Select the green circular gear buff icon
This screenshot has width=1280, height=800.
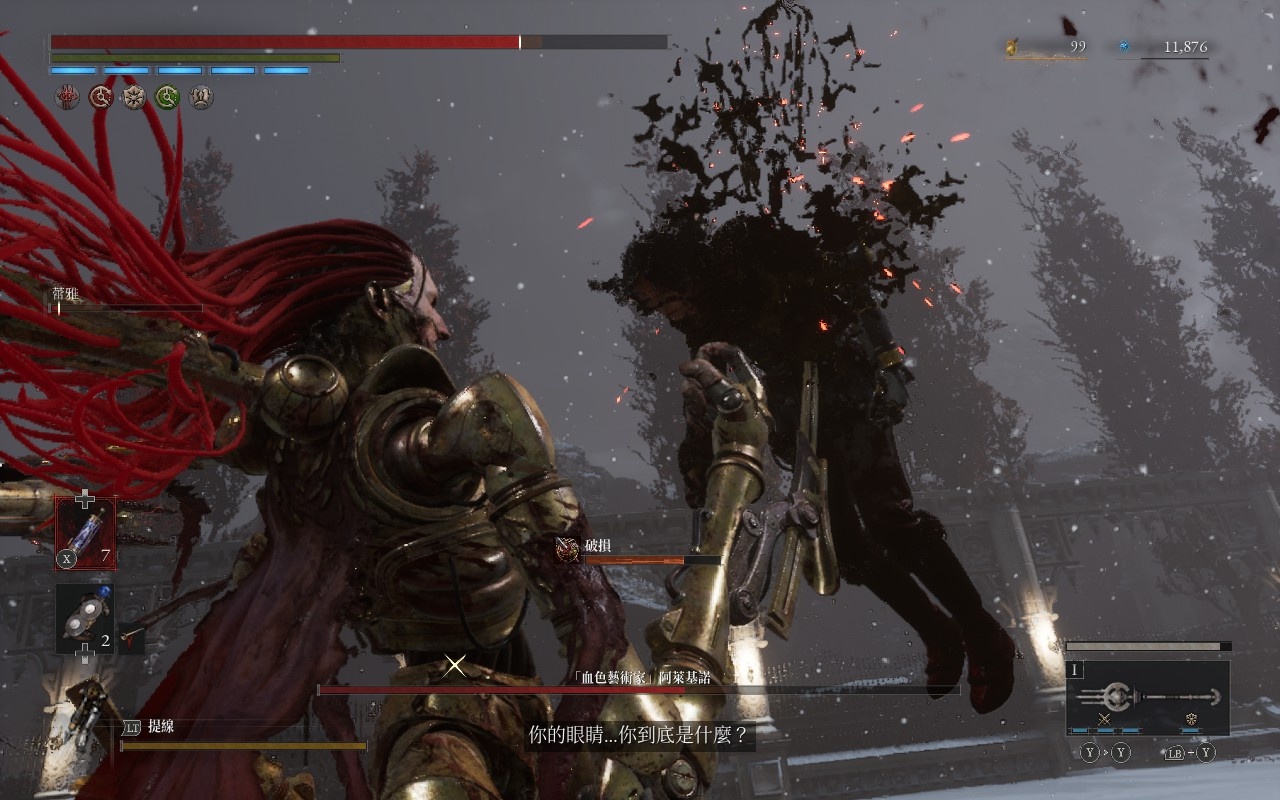[x=167, y=97]
